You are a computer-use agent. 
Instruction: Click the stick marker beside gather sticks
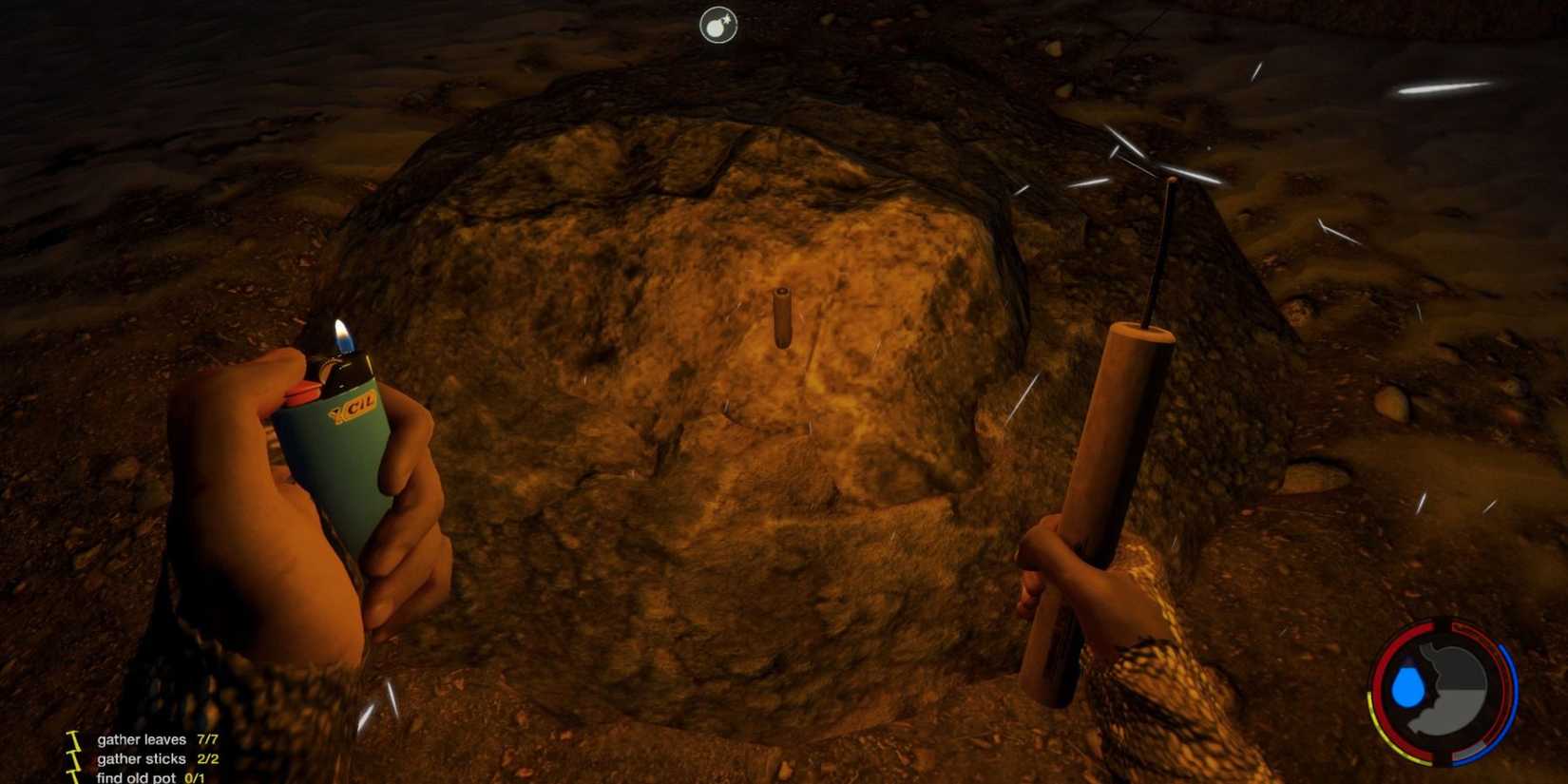[x=73, y=759]
